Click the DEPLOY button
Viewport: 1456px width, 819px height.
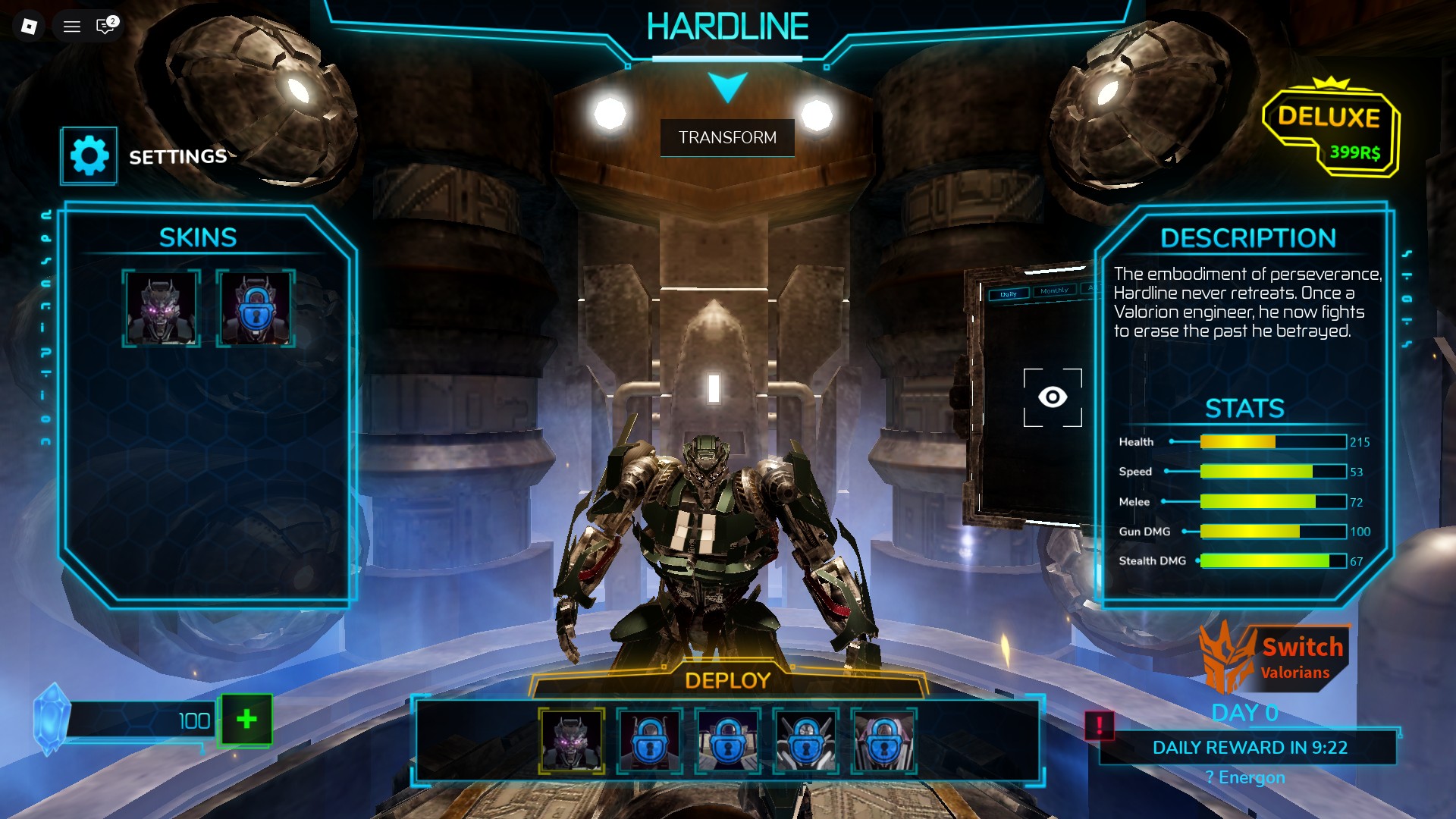(x=728, y=681)
